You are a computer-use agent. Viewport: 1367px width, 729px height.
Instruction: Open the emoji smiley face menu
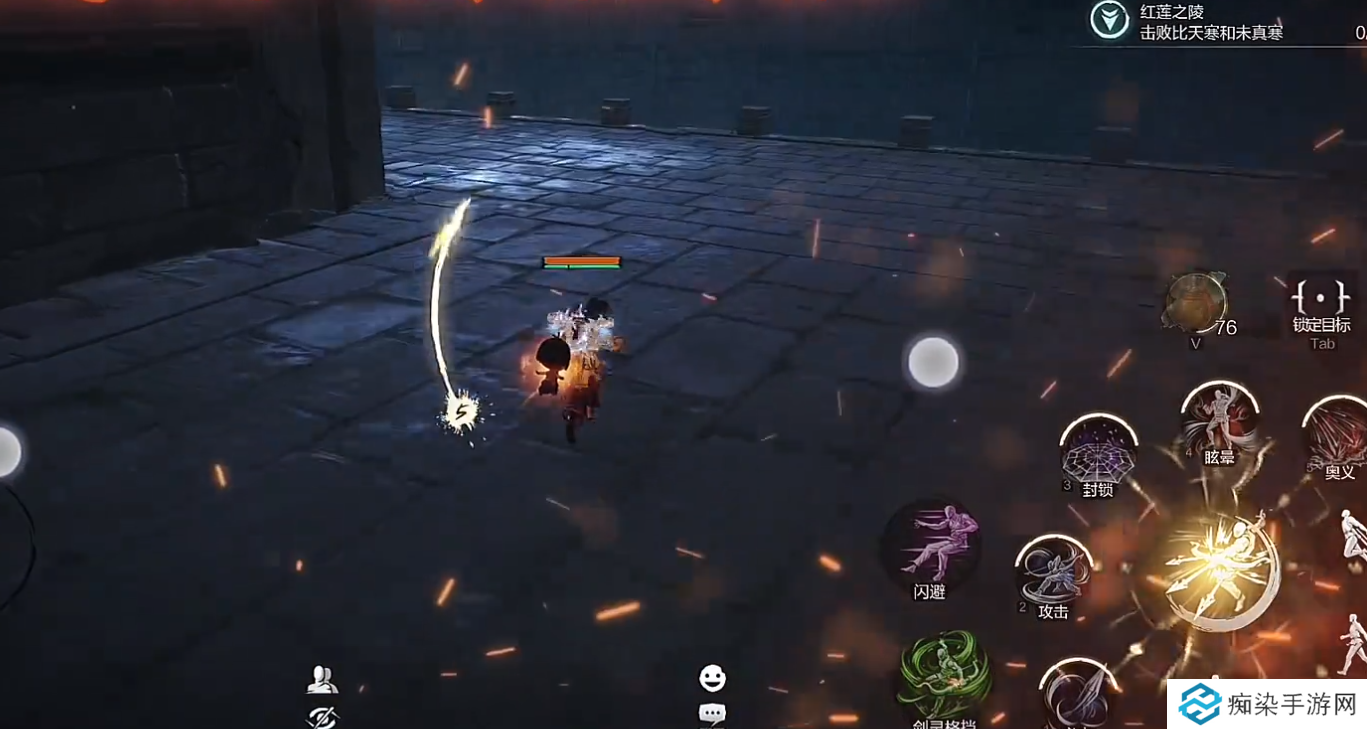712,679
